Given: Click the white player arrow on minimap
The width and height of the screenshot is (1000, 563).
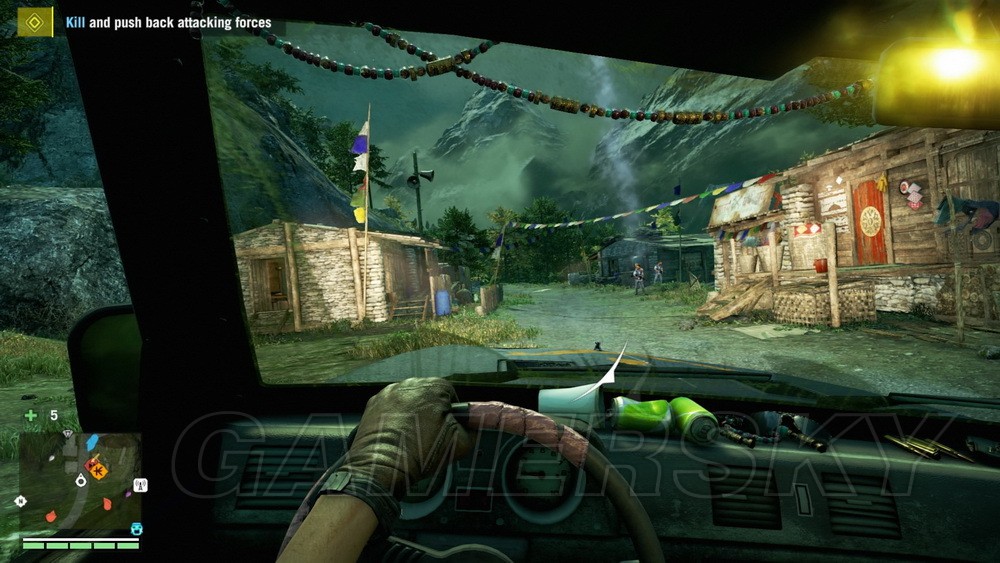Looking at the screenshot, I should 81,479.
